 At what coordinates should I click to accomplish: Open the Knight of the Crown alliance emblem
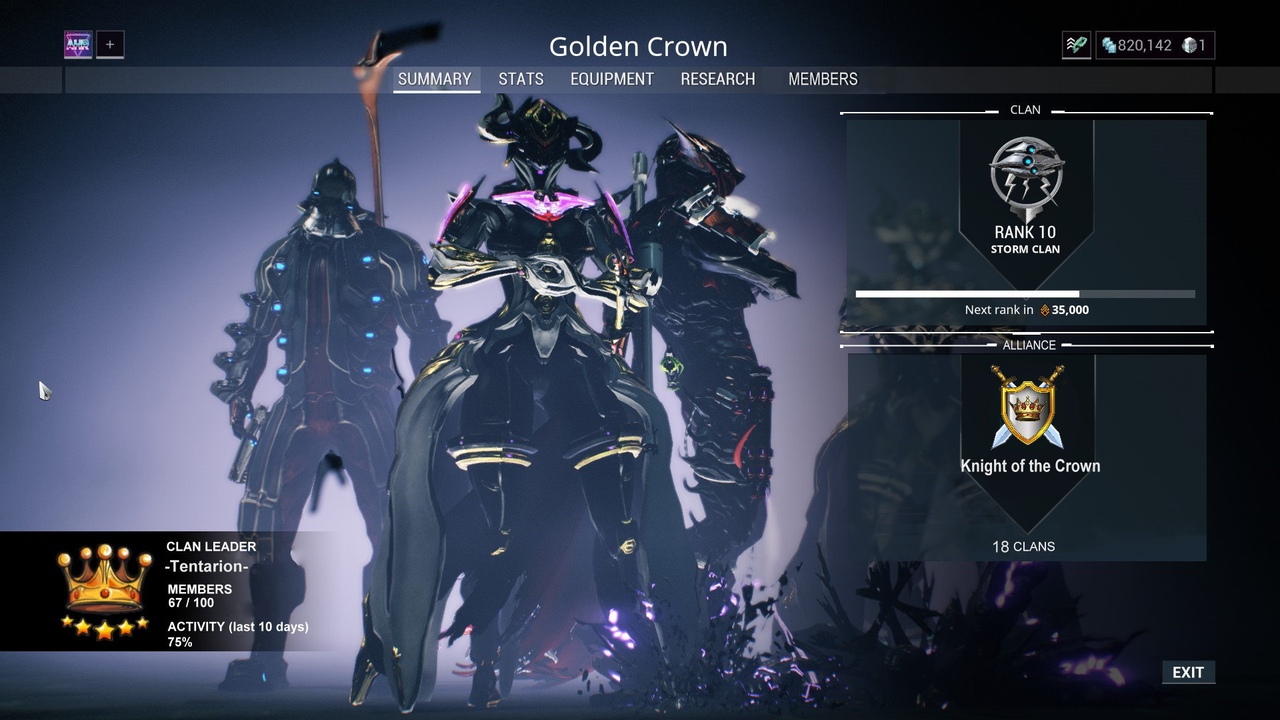click(1029, 408)
